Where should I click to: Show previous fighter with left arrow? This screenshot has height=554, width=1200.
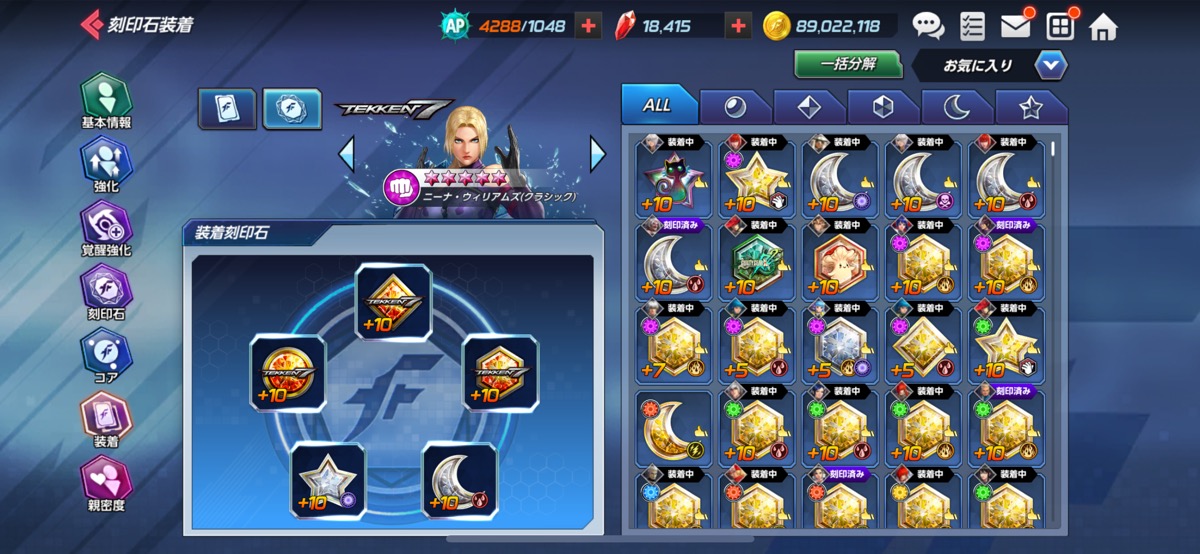point(347,154)
